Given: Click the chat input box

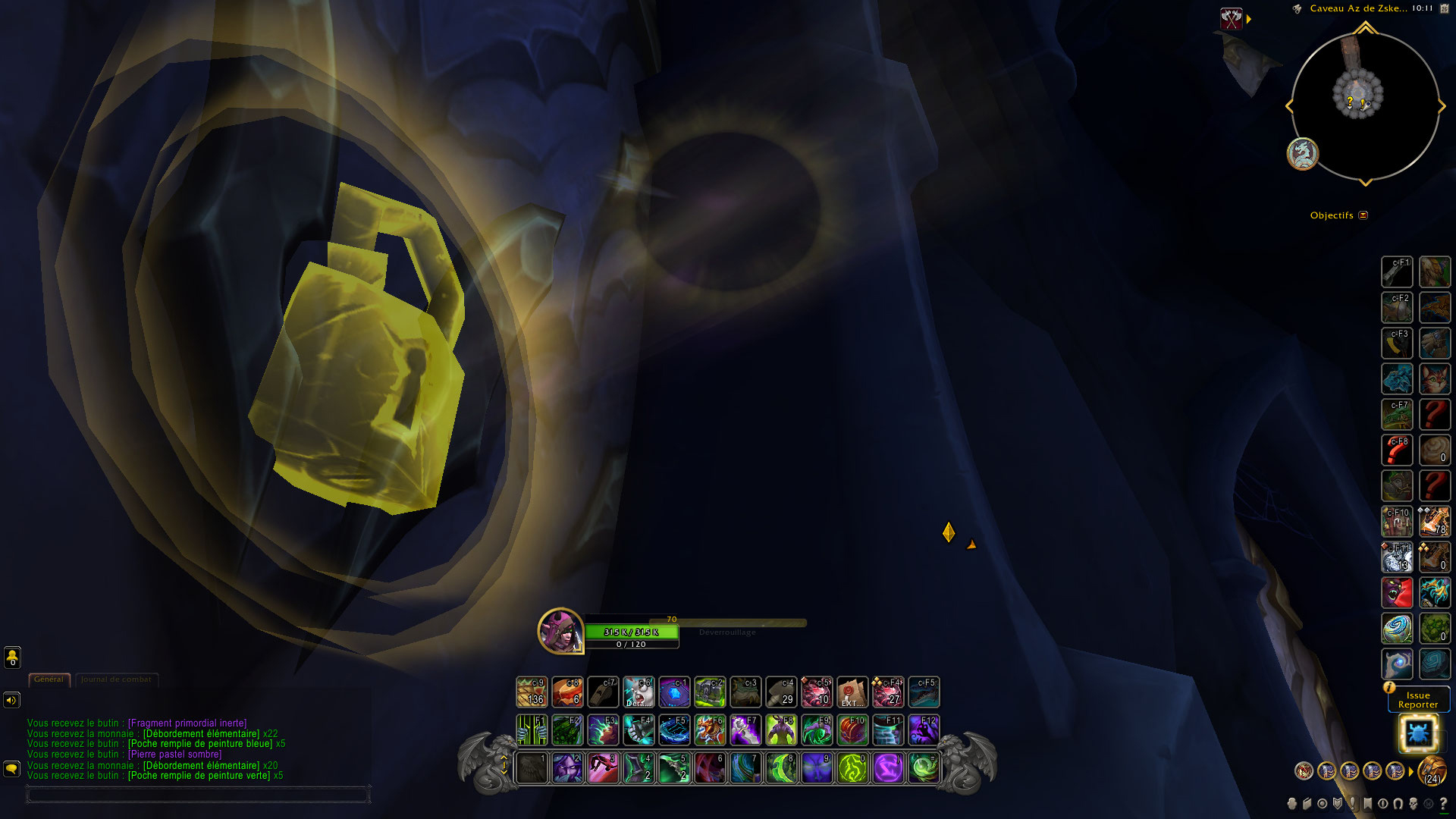Looking at the screenshot, I should 197,794.
